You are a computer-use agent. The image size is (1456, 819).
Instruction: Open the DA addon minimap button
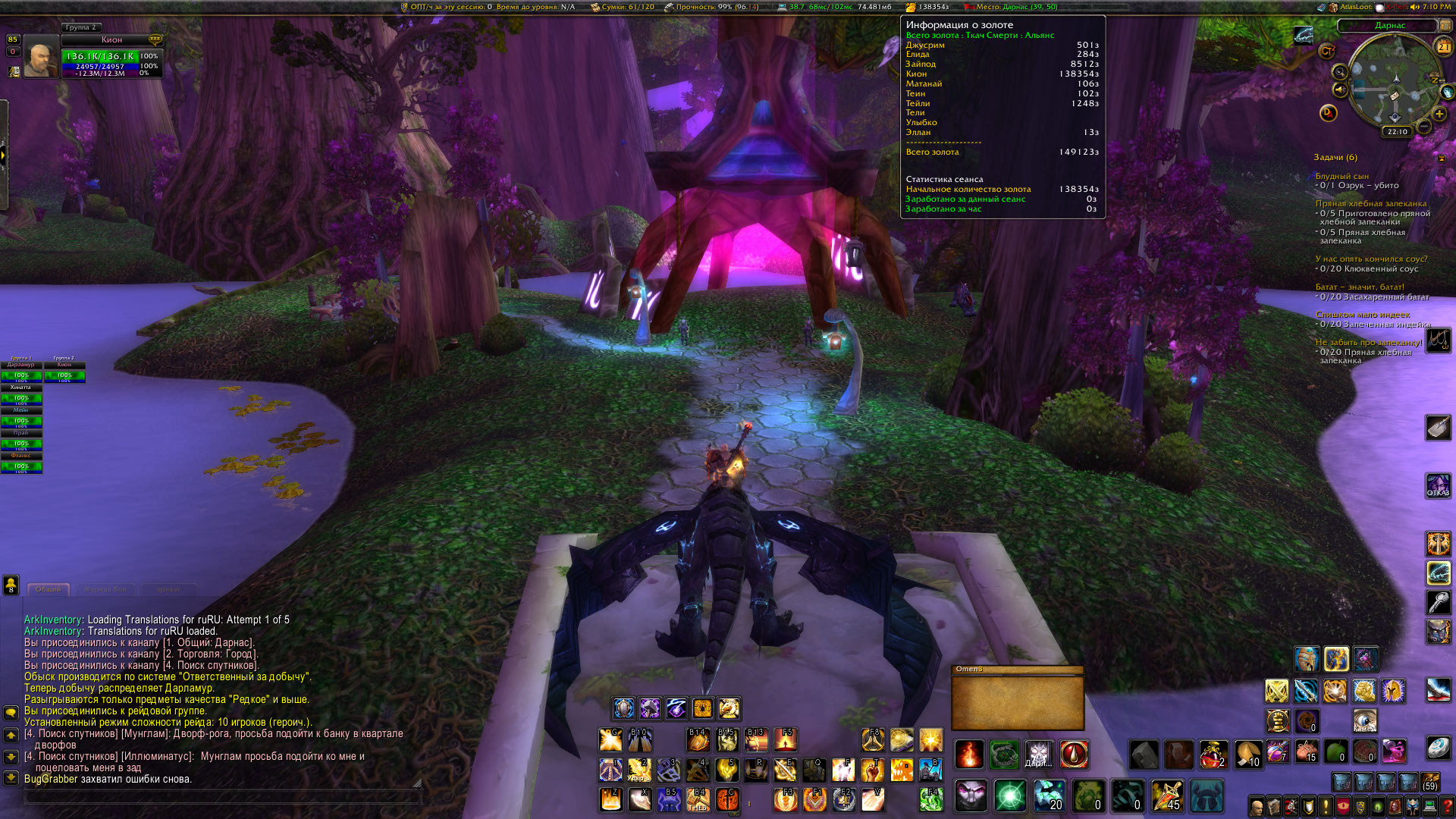1328,113
